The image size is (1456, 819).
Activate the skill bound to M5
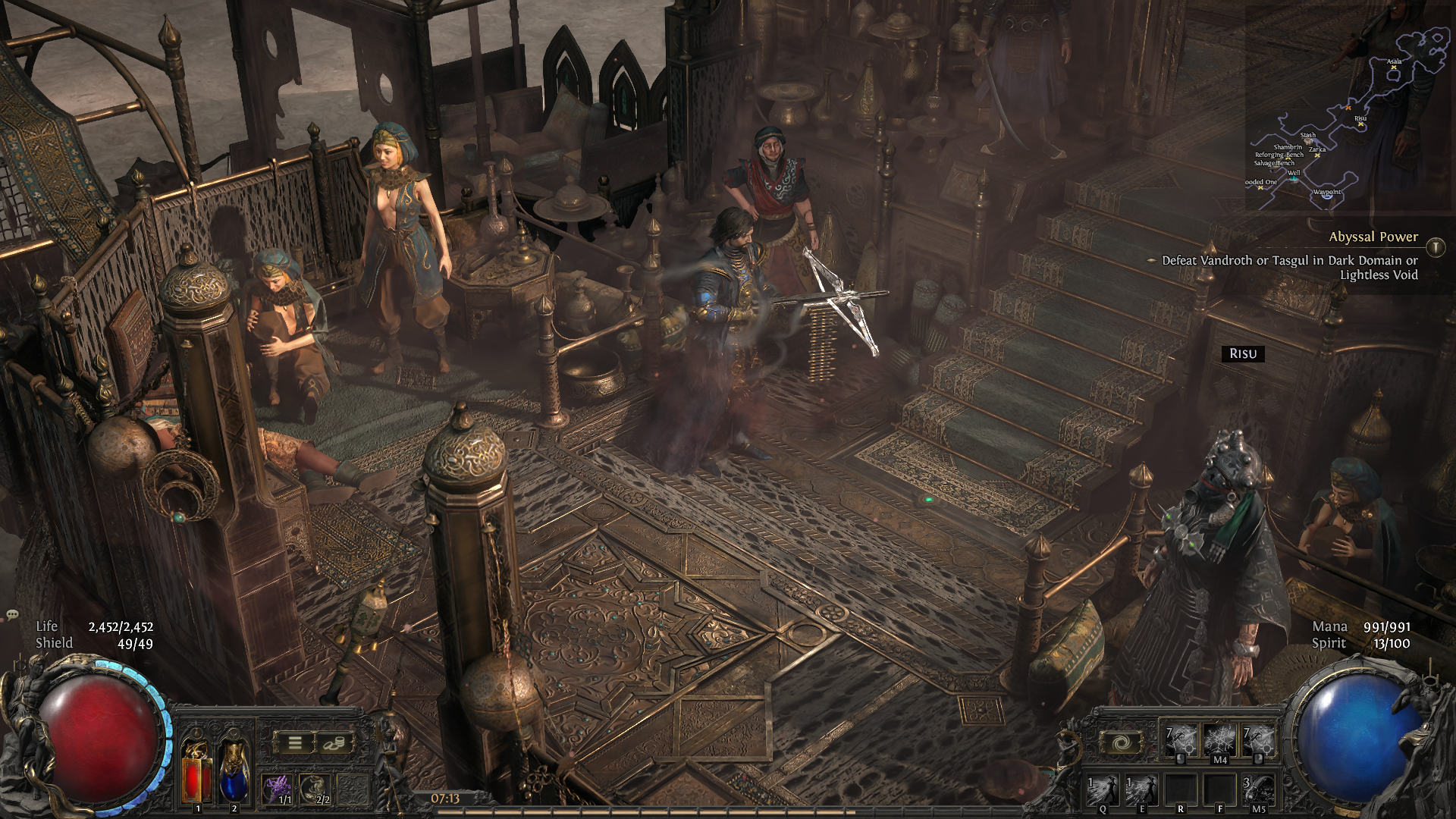[1258, 790]
